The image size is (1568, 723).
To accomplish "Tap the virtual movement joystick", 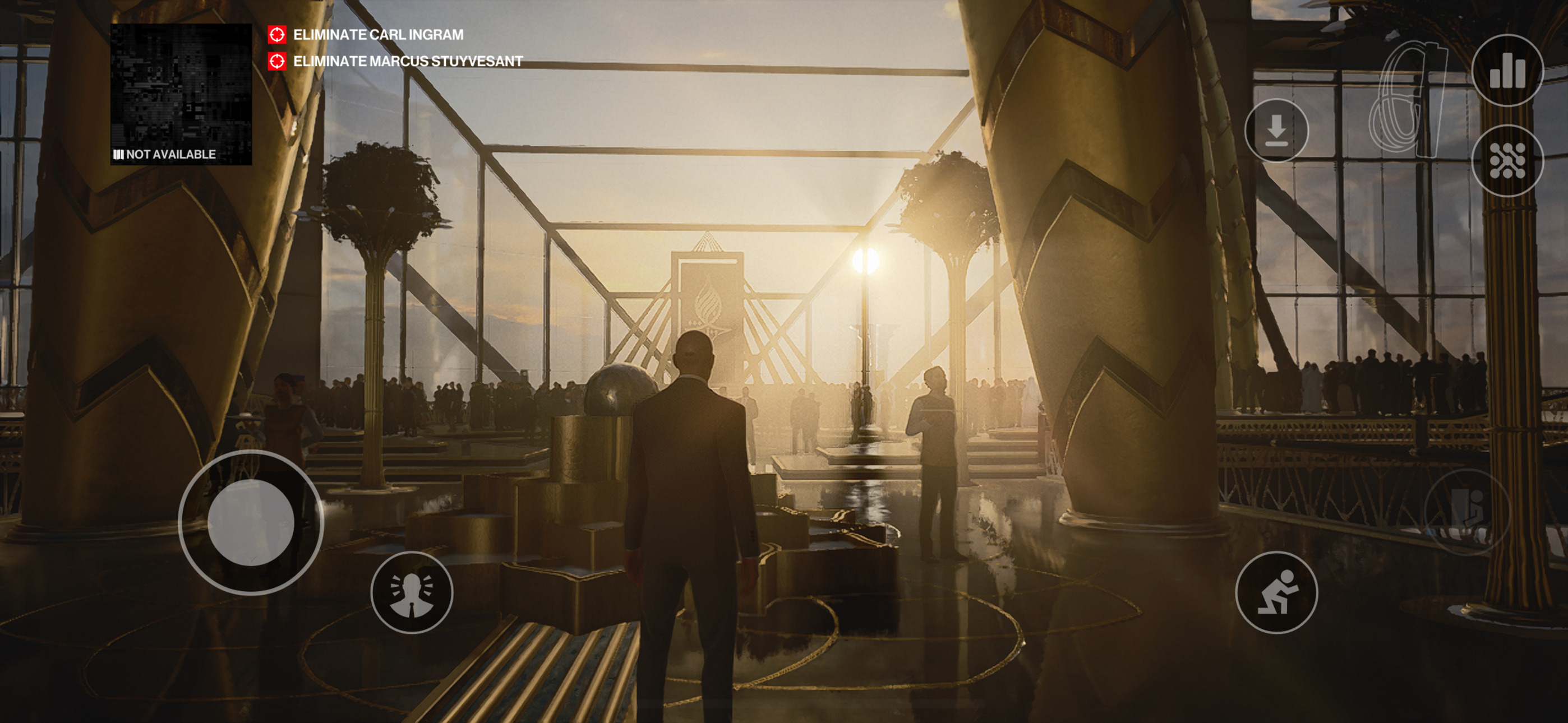I will 251,522.
